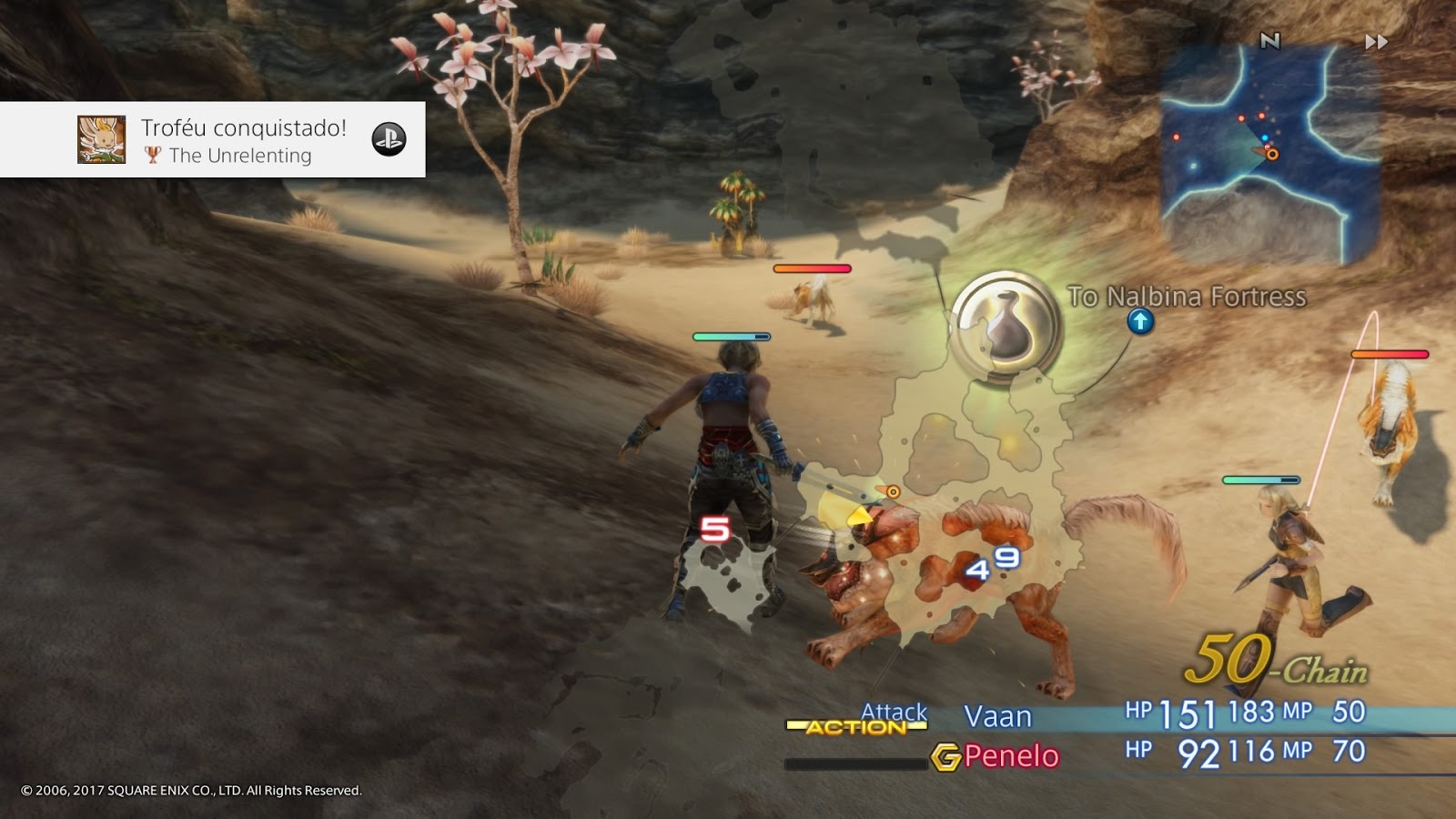Open the Troféu conquistado trophy notification
The height and width of the screenshot is (819, 1456).
coord(243,140)
